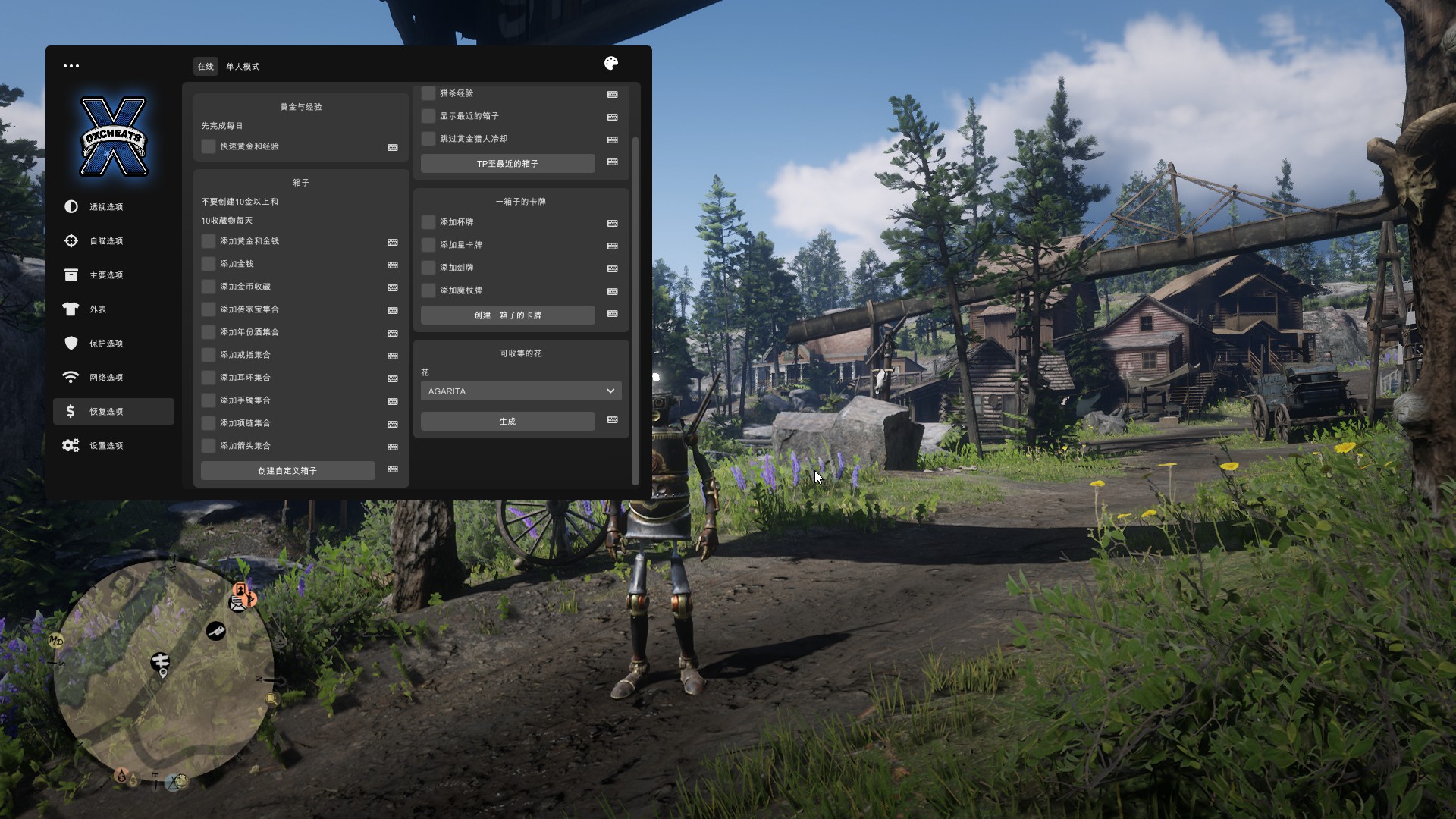1456x819 pixels.
Task: Enable the 添加金钱 checkbox
Action: 209,264
